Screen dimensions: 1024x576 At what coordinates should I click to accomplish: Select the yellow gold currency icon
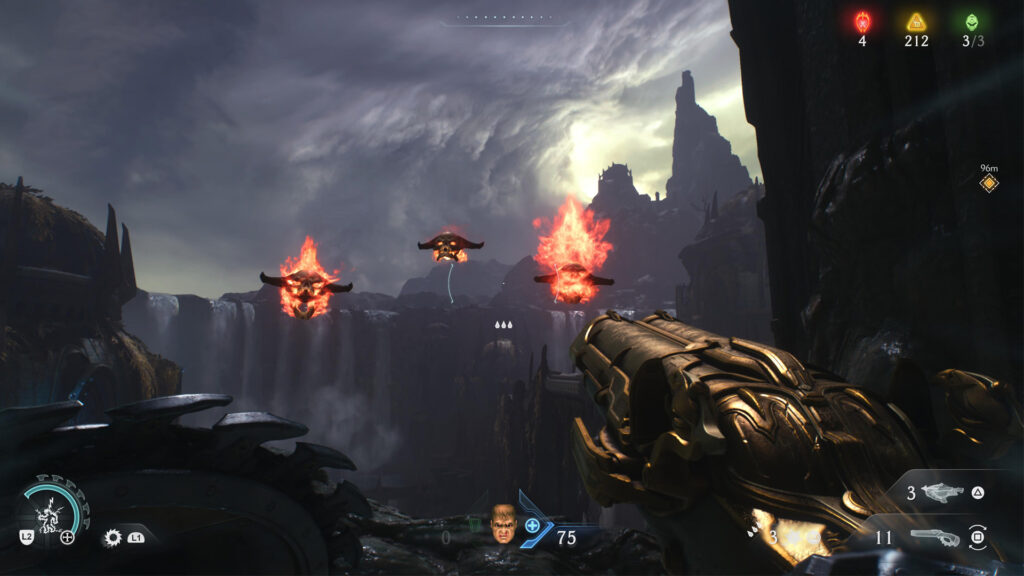[916, 21]
